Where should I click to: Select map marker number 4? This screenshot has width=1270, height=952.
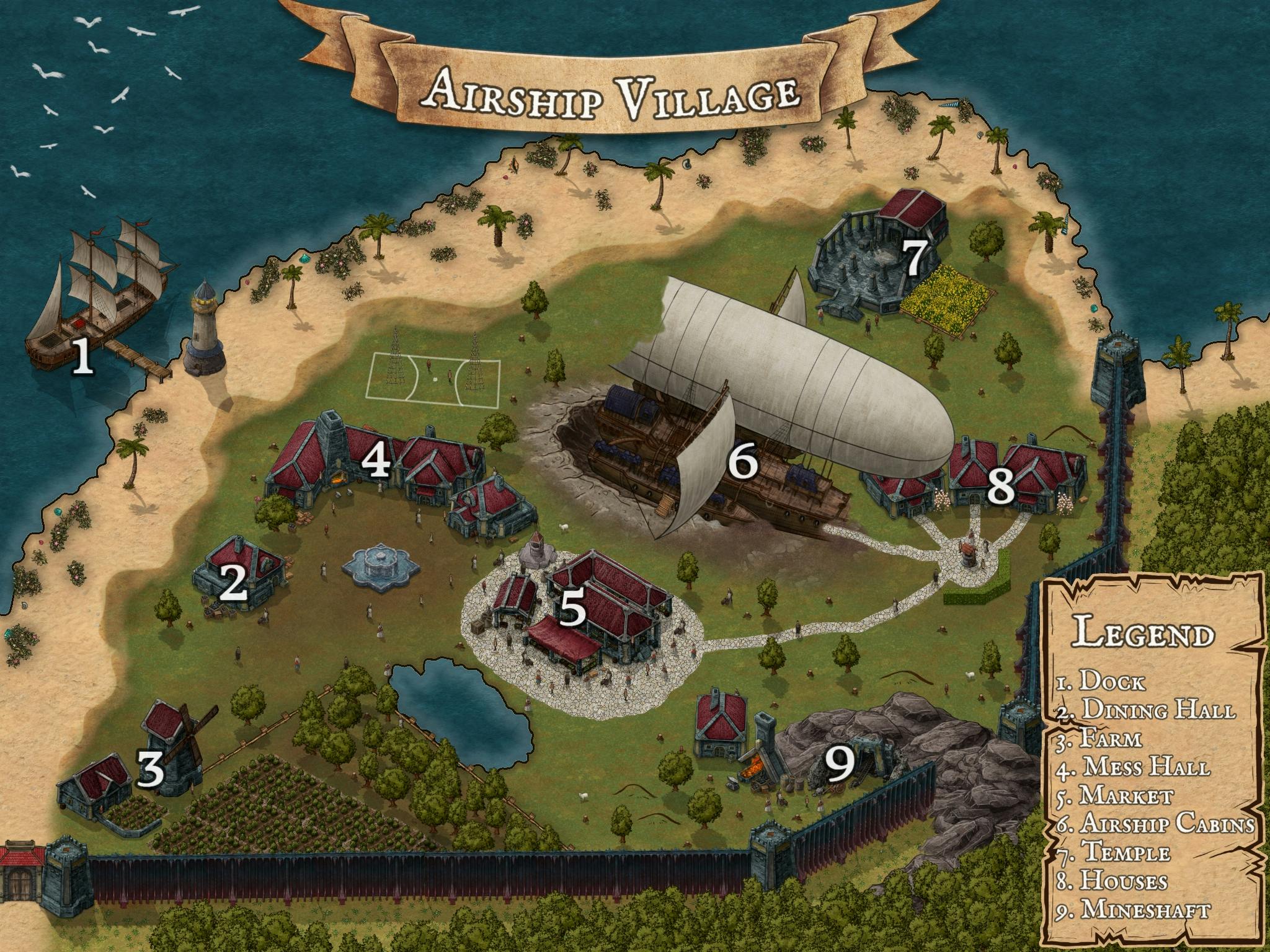click(376, 462)
